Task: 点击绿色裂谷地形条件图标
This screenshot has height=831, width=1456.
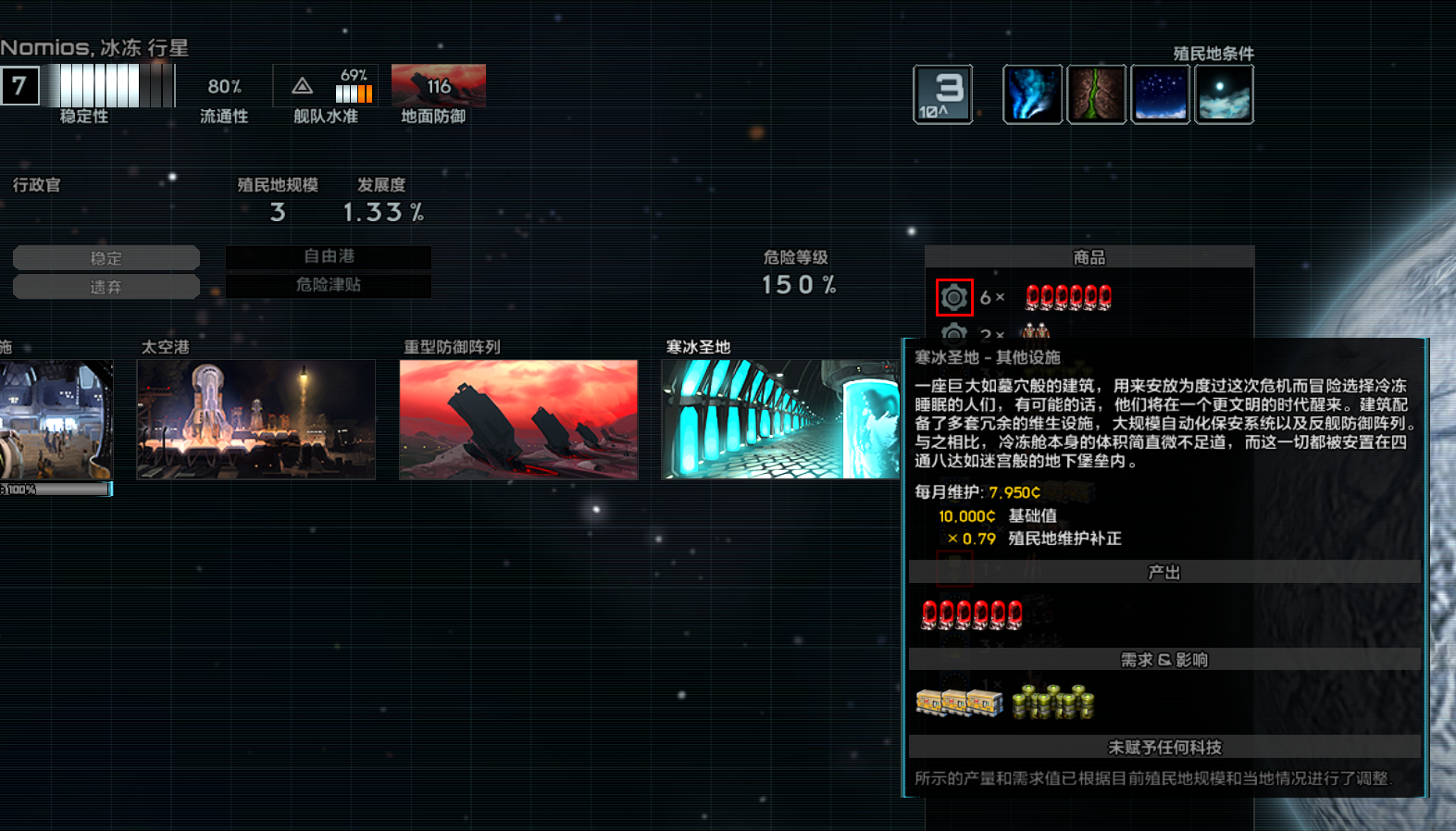Action: pyautogui.click(x=1096, y=93)
